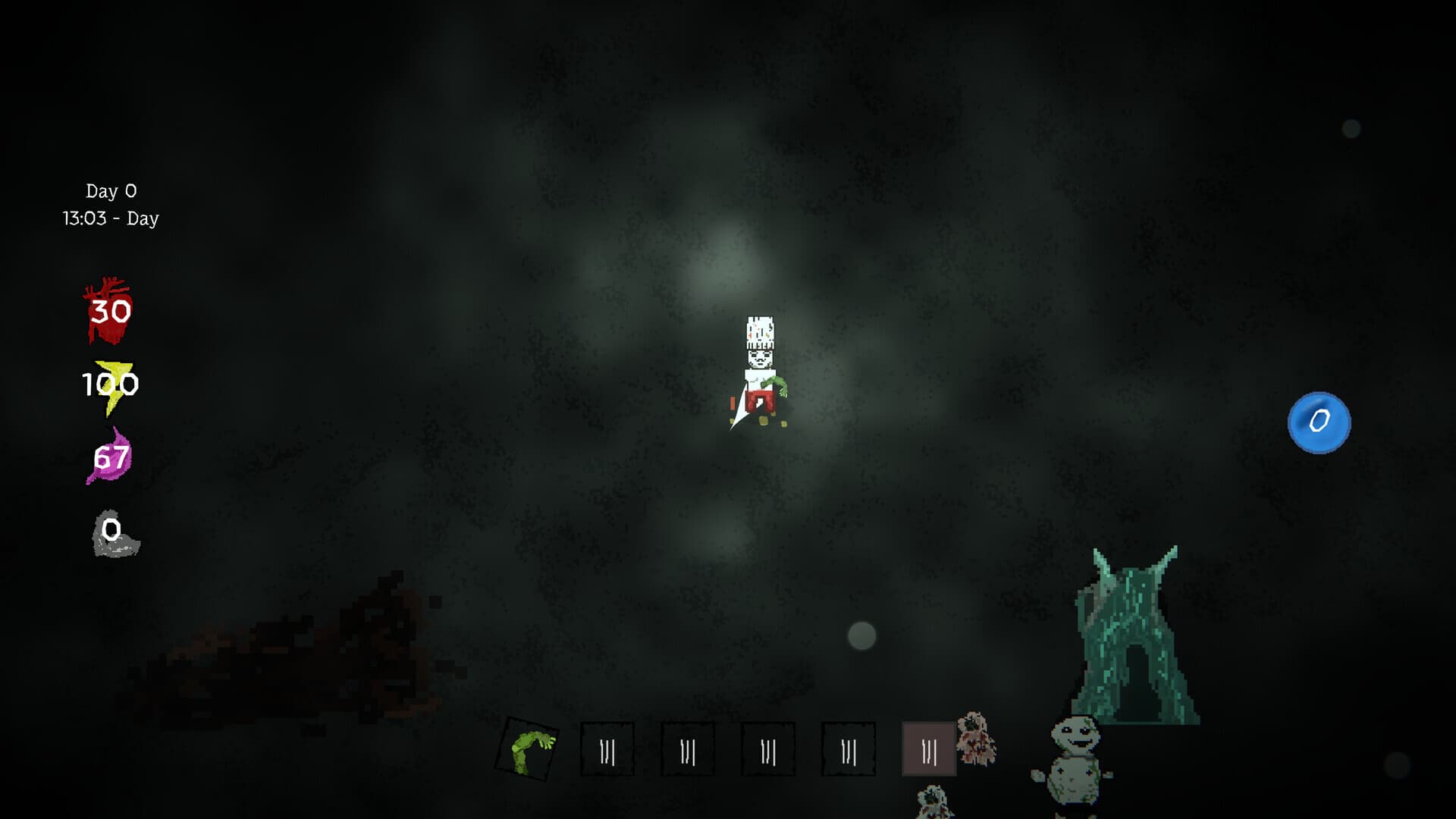Screen dimensions: 1456x819
Task: Open the 13:03 Day time indicator
Action: [x=110, y=218]
